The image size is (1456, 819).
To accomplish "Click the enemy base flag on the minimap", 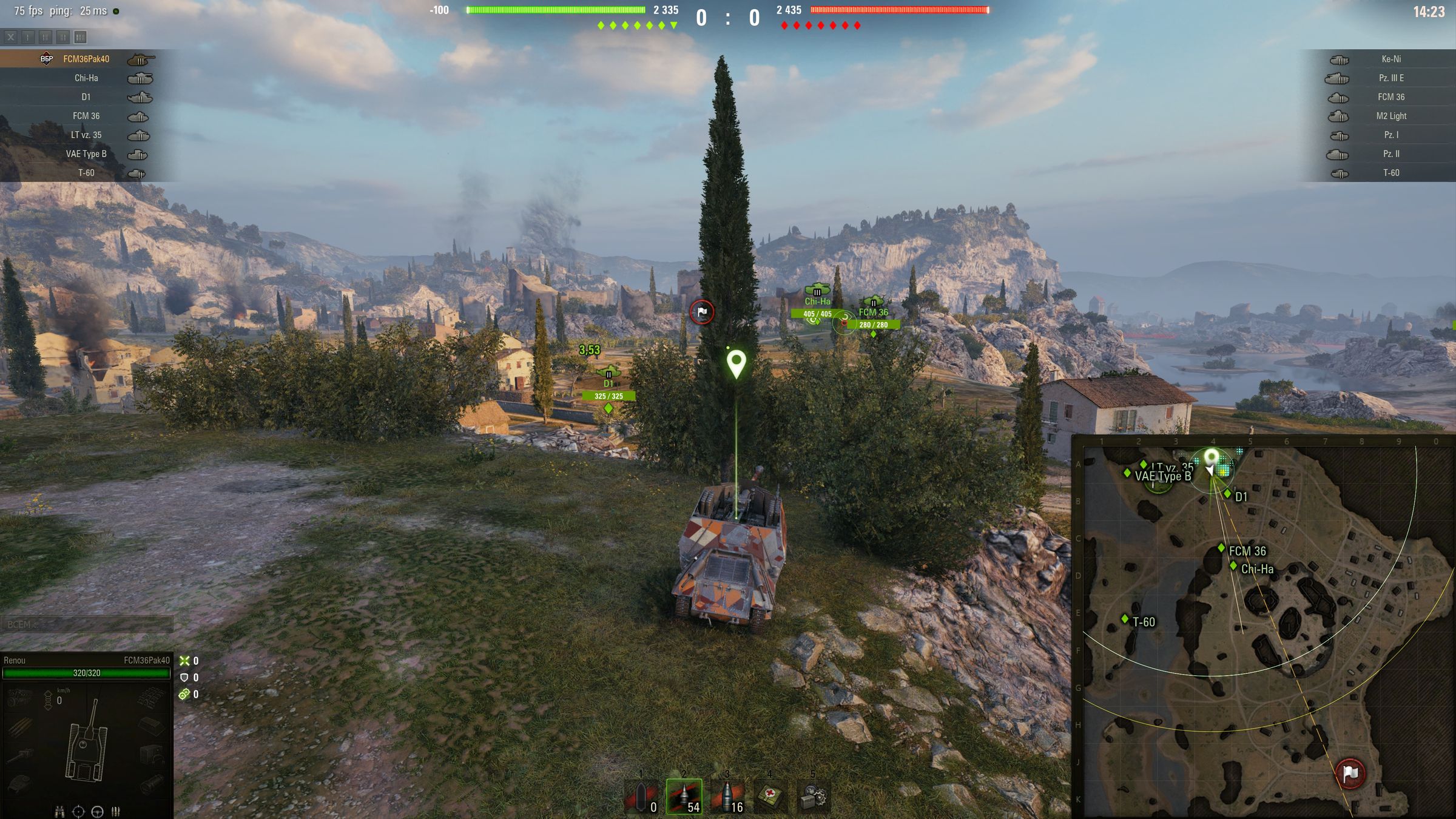I will [x=1350, y=773].
